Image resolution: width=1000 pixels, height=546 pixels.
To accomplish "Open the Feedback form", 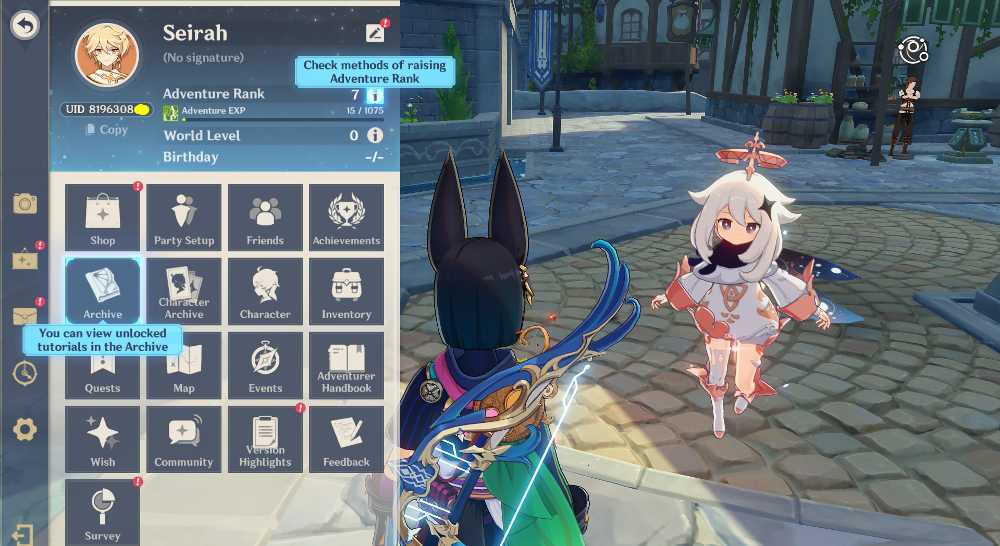I will pos(346,439).
